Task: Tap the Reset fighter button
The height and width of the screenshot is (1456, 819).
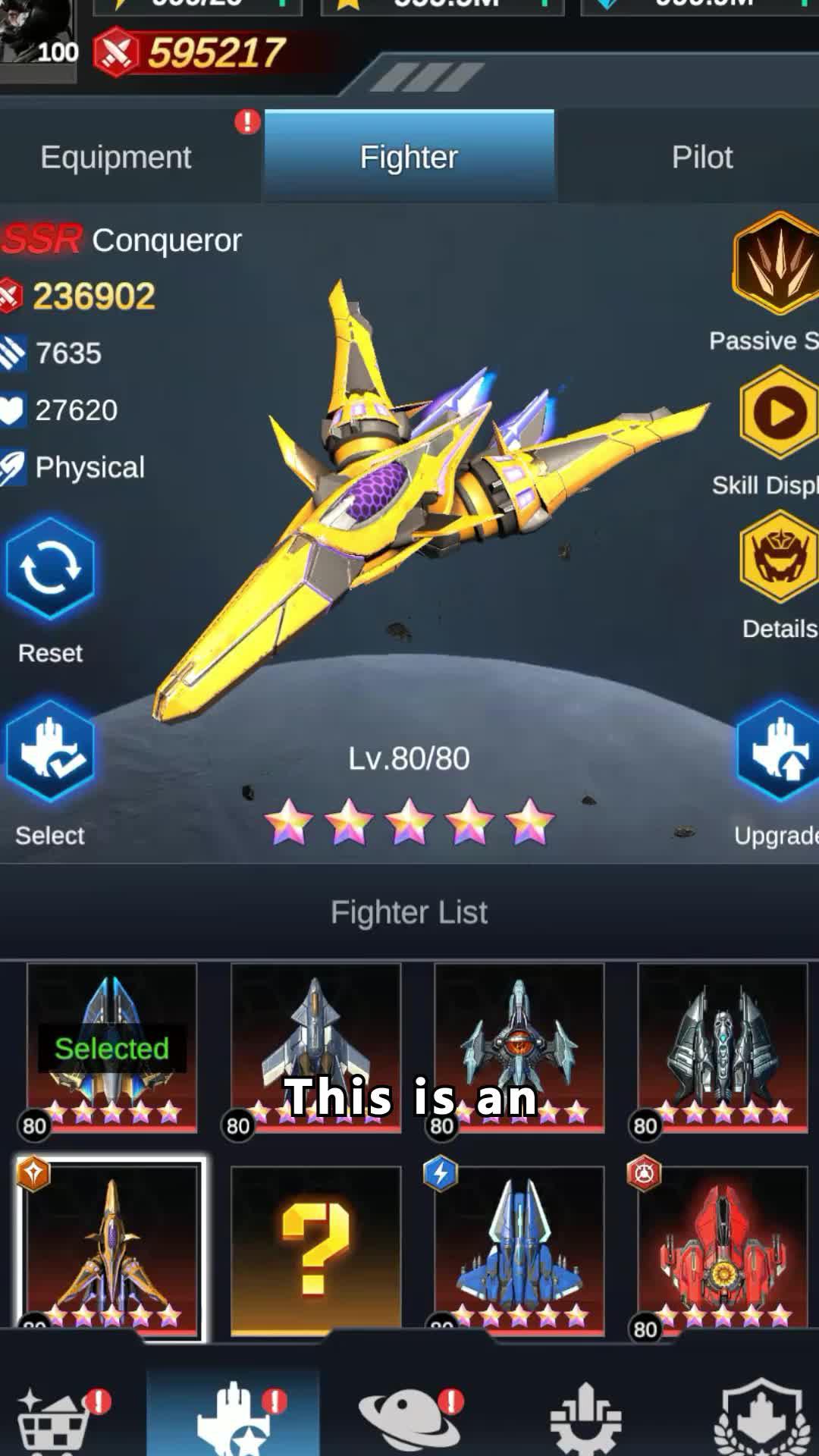Action: pos(50,570)
